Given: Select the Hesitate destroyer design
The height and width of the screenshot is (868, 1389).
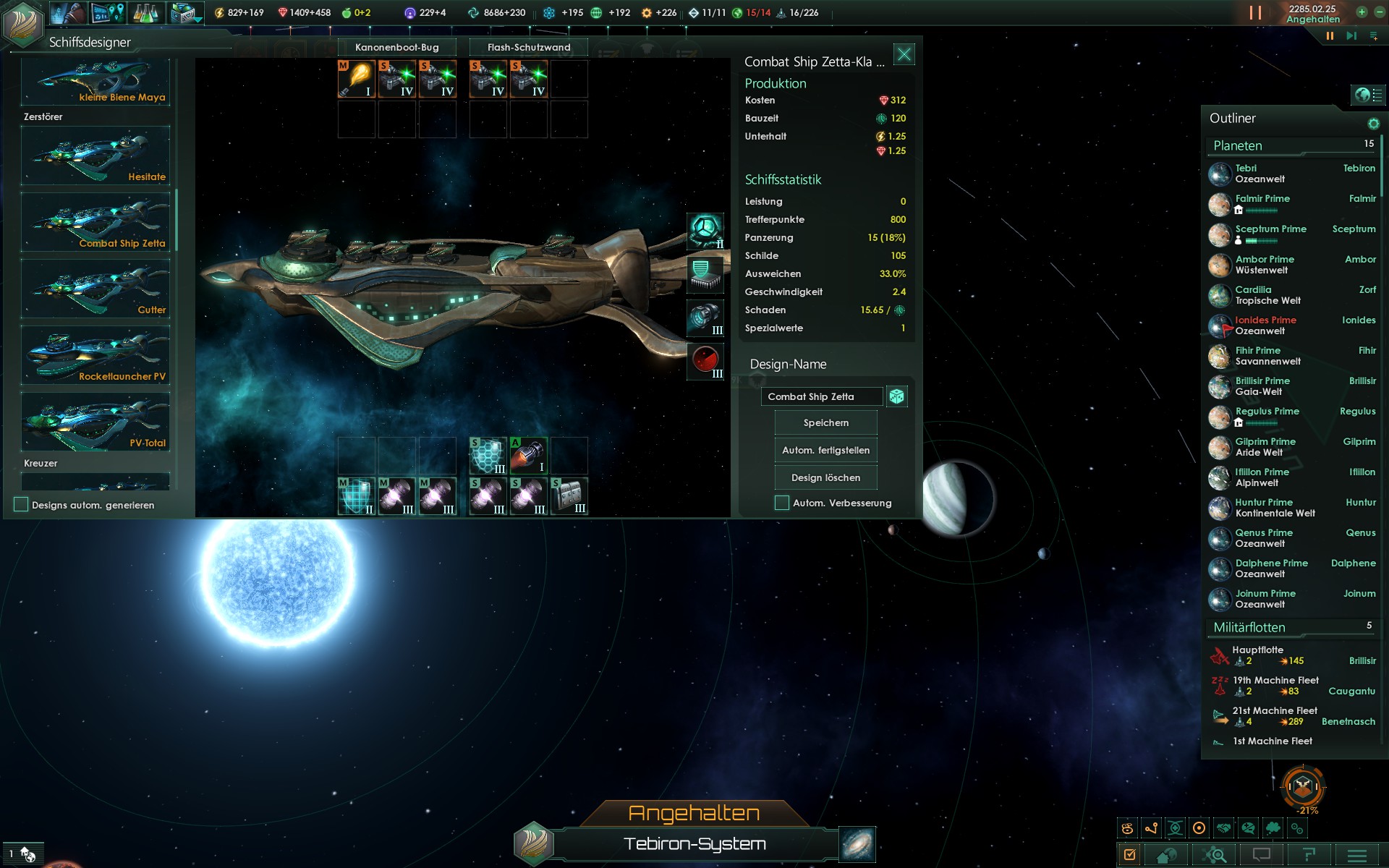Looking at the screenshot, I should 95,156.
